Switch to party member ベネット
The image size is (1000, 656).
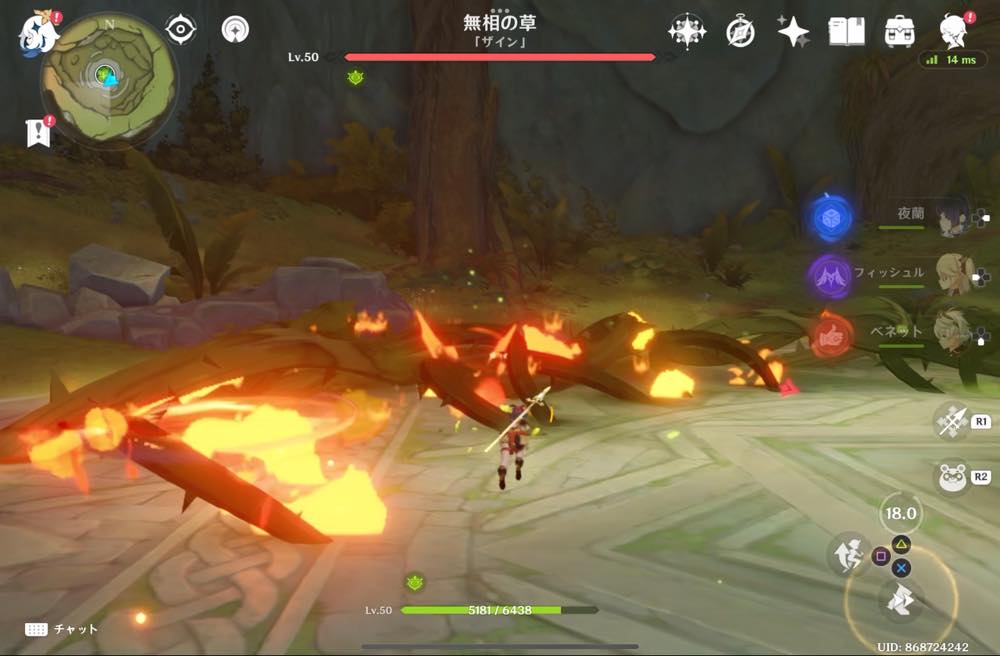point(953,328)
